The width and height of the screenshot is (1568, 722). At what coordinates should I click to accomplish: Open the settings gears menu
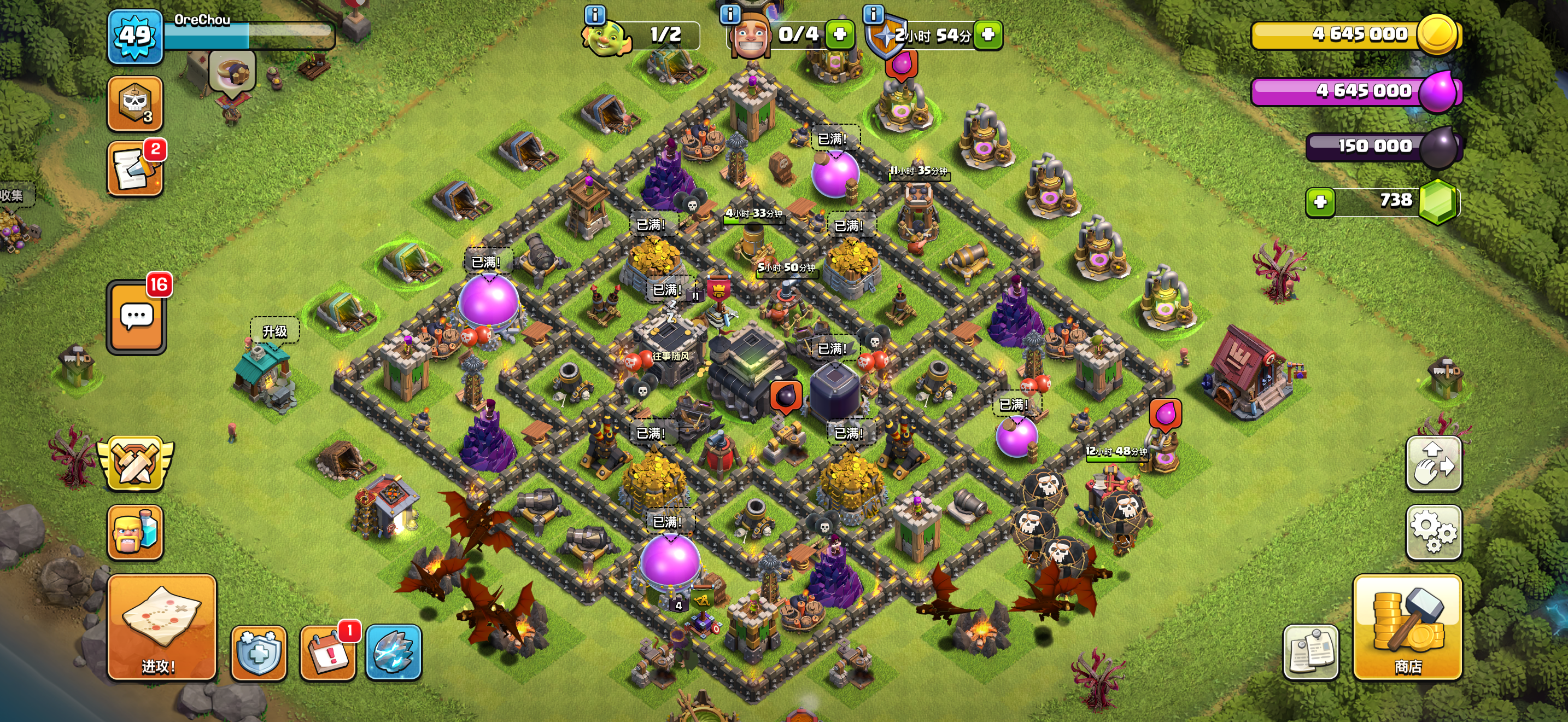point(1434,532)
